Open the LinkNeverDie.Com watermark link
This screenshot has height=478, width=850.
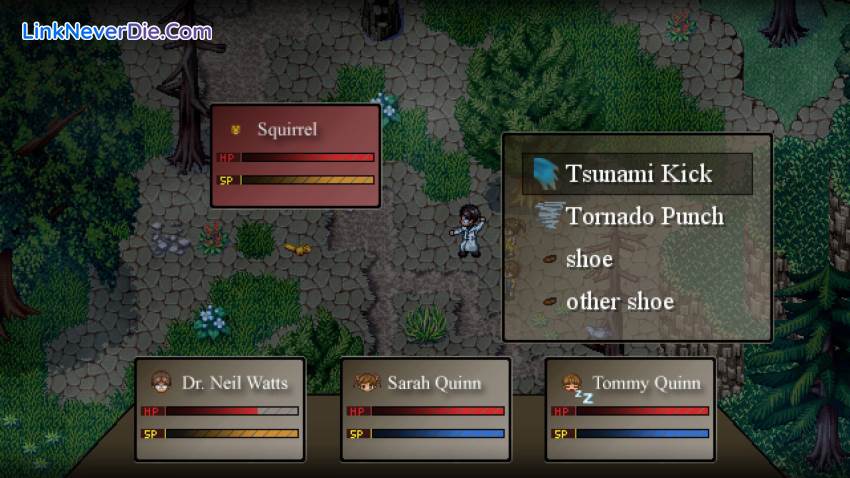[x=117, y=32]
